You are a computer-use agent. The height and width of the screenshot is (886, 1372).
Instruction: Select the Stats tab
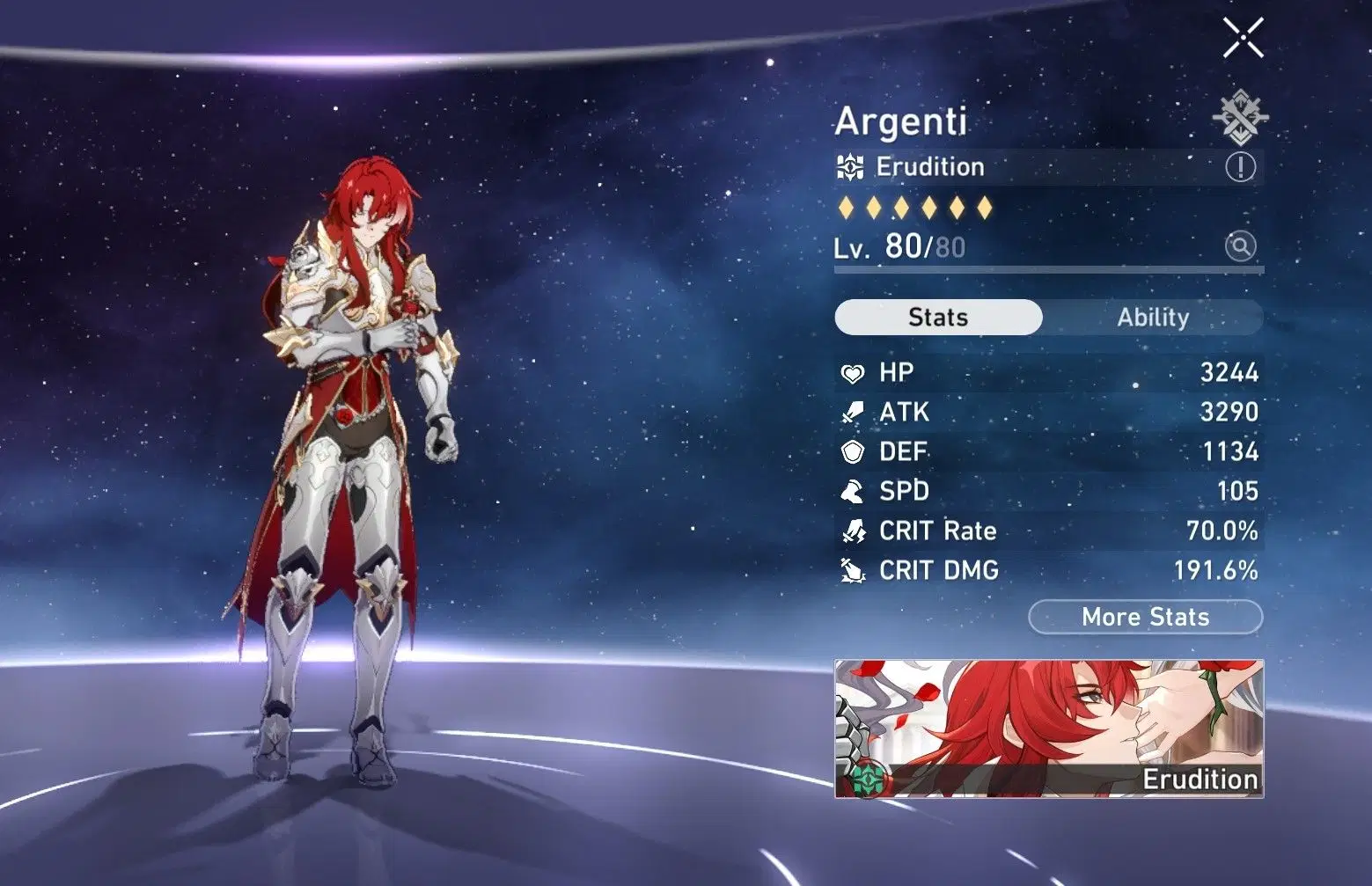tap(937, 318)
